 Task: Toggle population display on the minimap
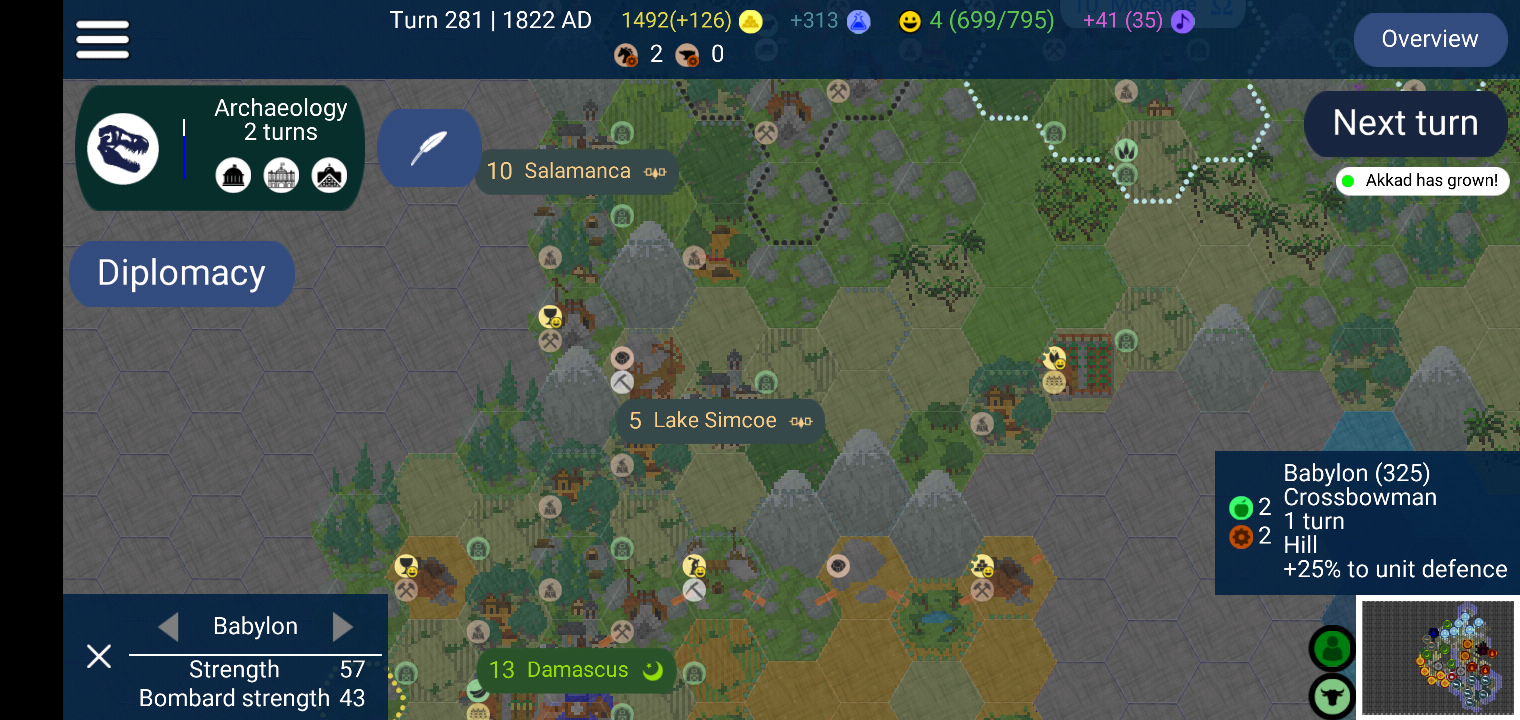1334,648
